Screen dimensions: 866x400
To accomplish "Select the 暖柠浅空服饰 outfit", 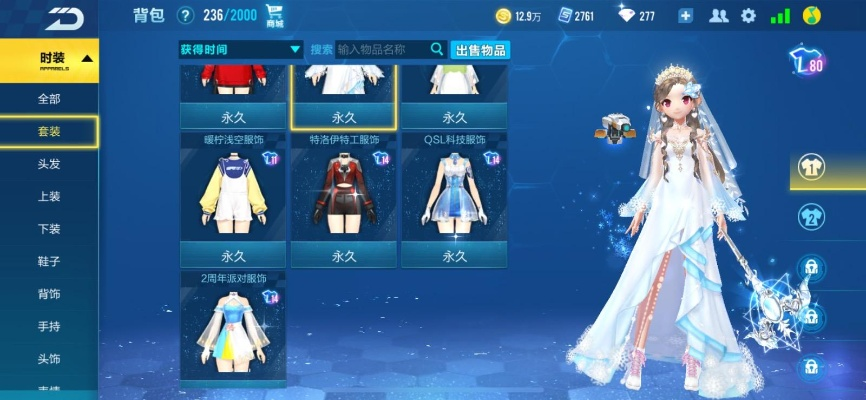I will [x=234, y=195].
